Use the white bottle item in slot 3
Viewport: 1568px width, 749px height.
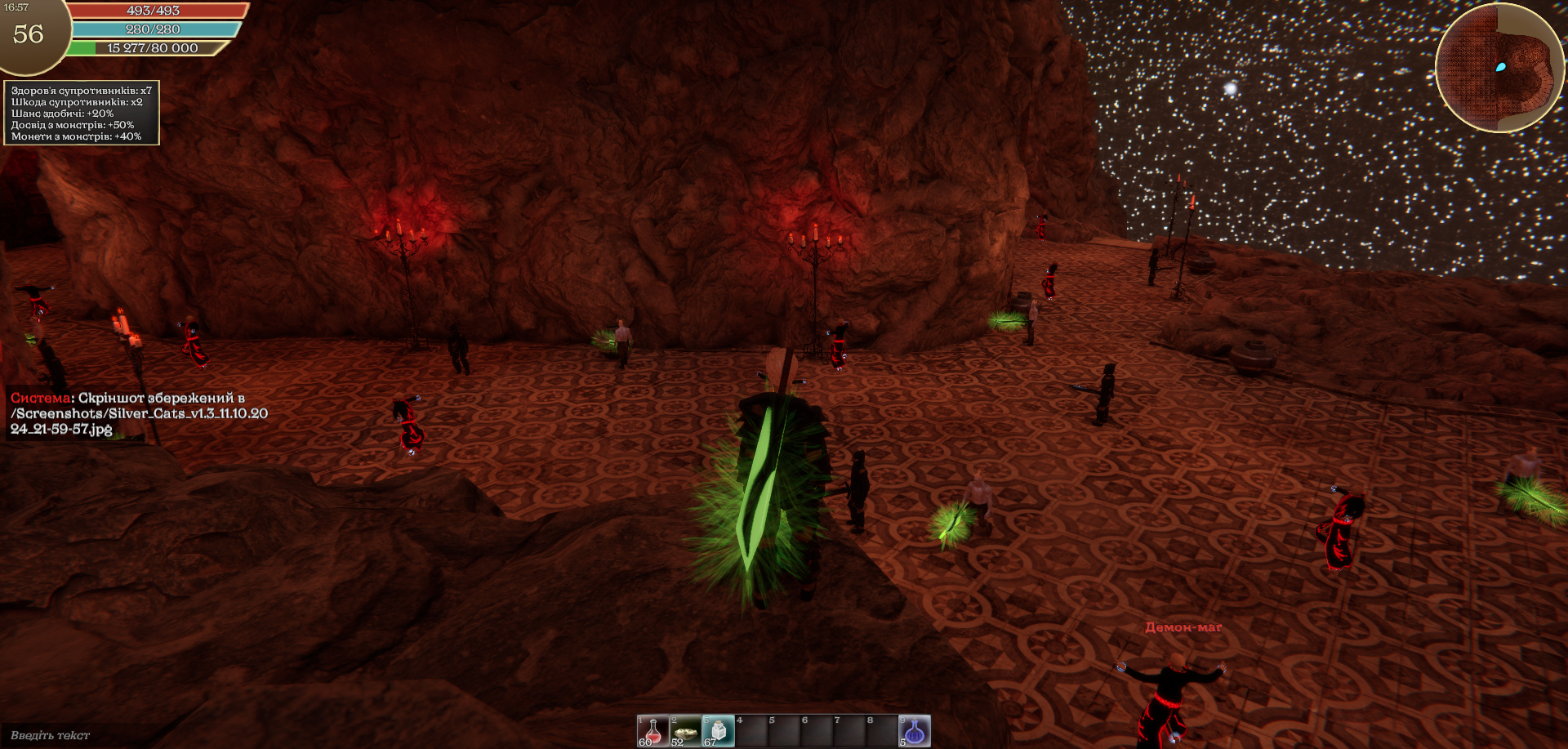(x=718, y=731)
